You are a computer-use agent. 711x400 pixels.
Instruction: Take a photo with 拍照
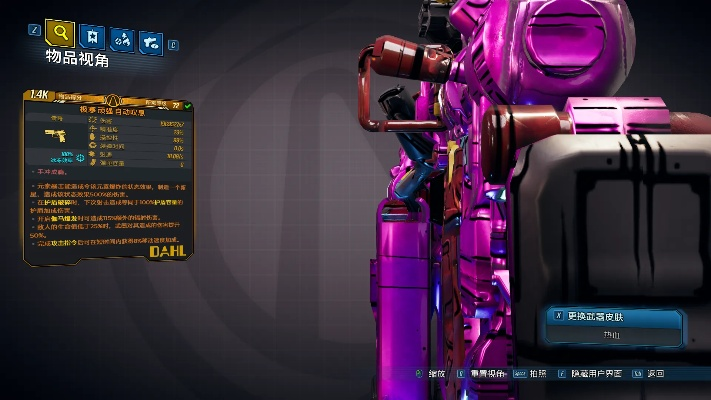point(539,373)
